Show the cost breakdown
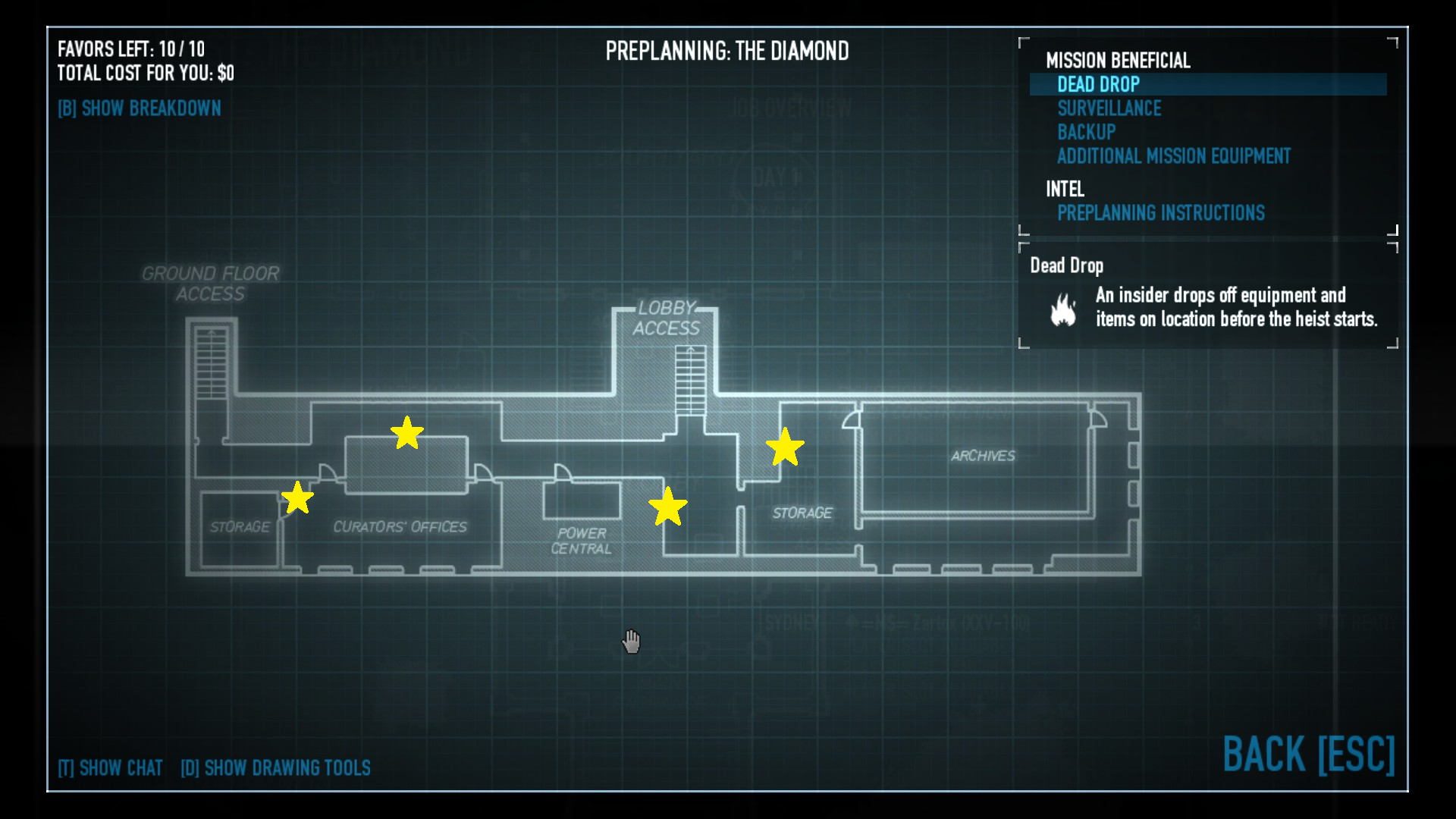The height and width of the screenshot is (819, 1456). [x=140, y=108]
